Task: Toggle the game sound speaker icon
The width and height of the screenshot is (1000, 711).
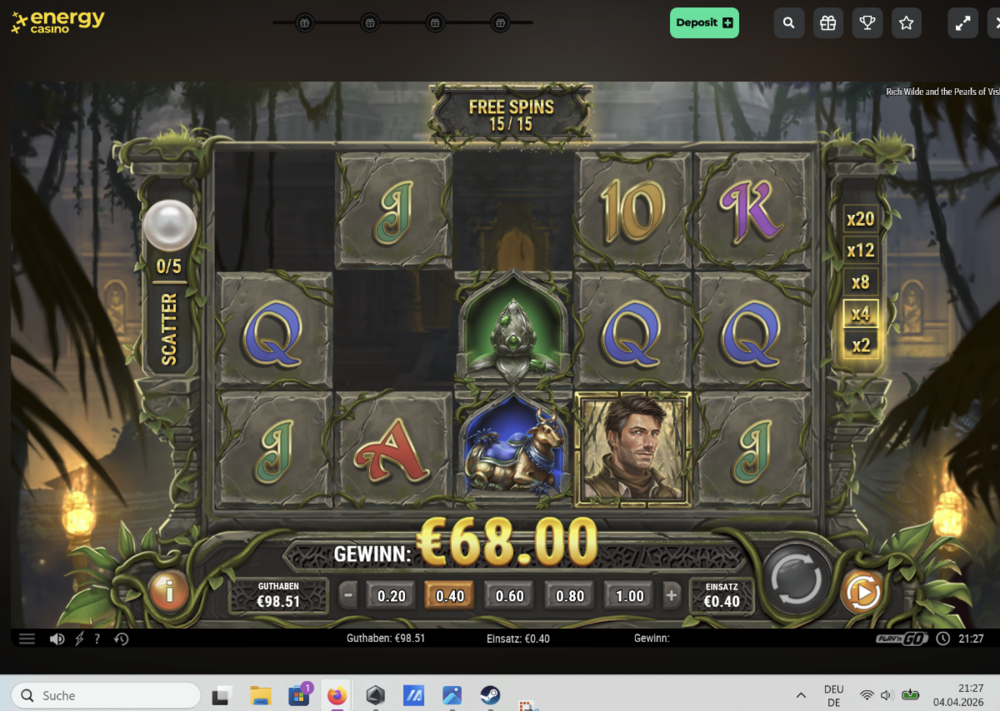Action: click(x=57, y=639)
